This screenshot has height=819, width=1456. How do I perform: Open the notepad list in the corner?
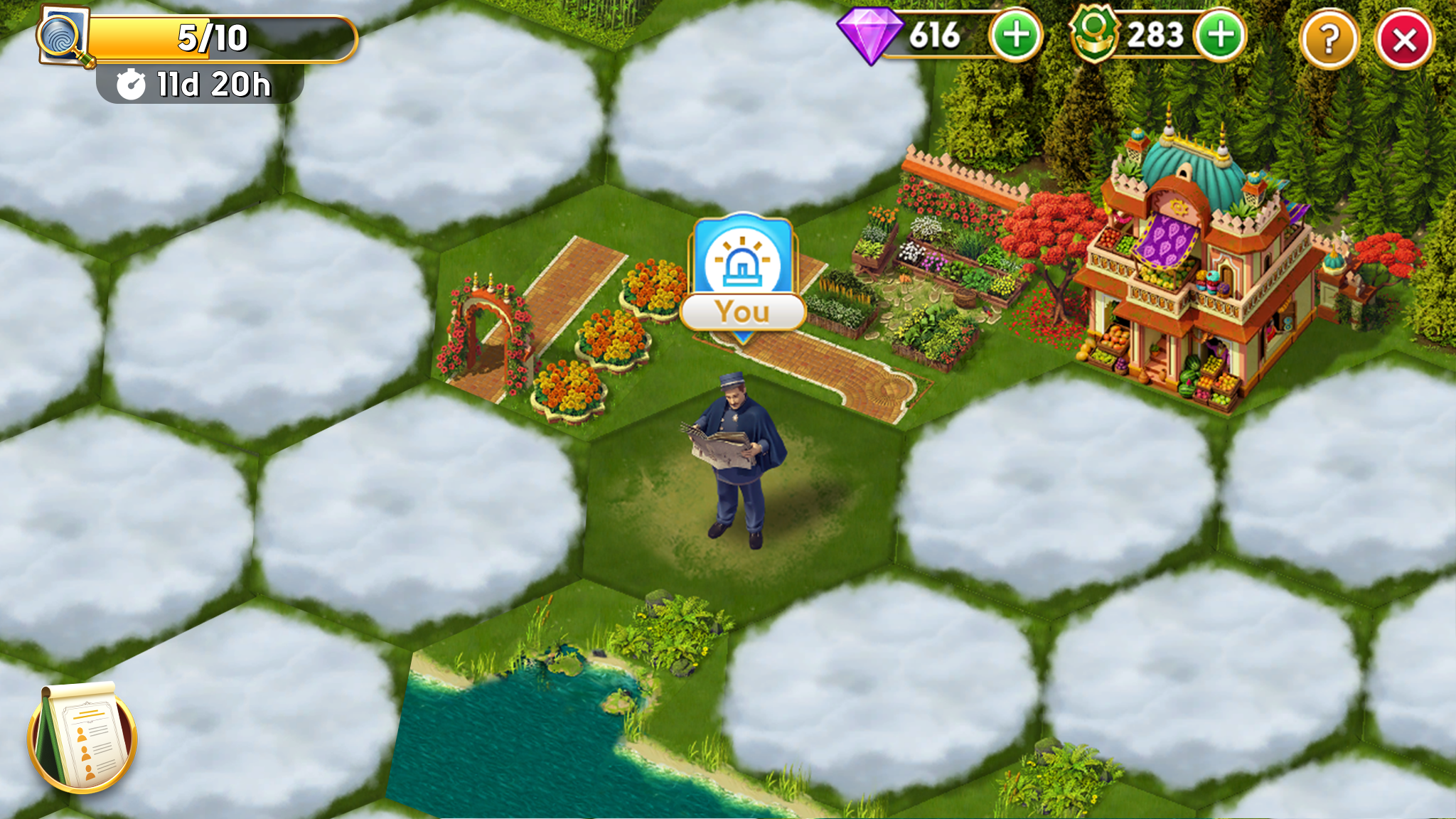pyautogui.click(x=82, y=738)
